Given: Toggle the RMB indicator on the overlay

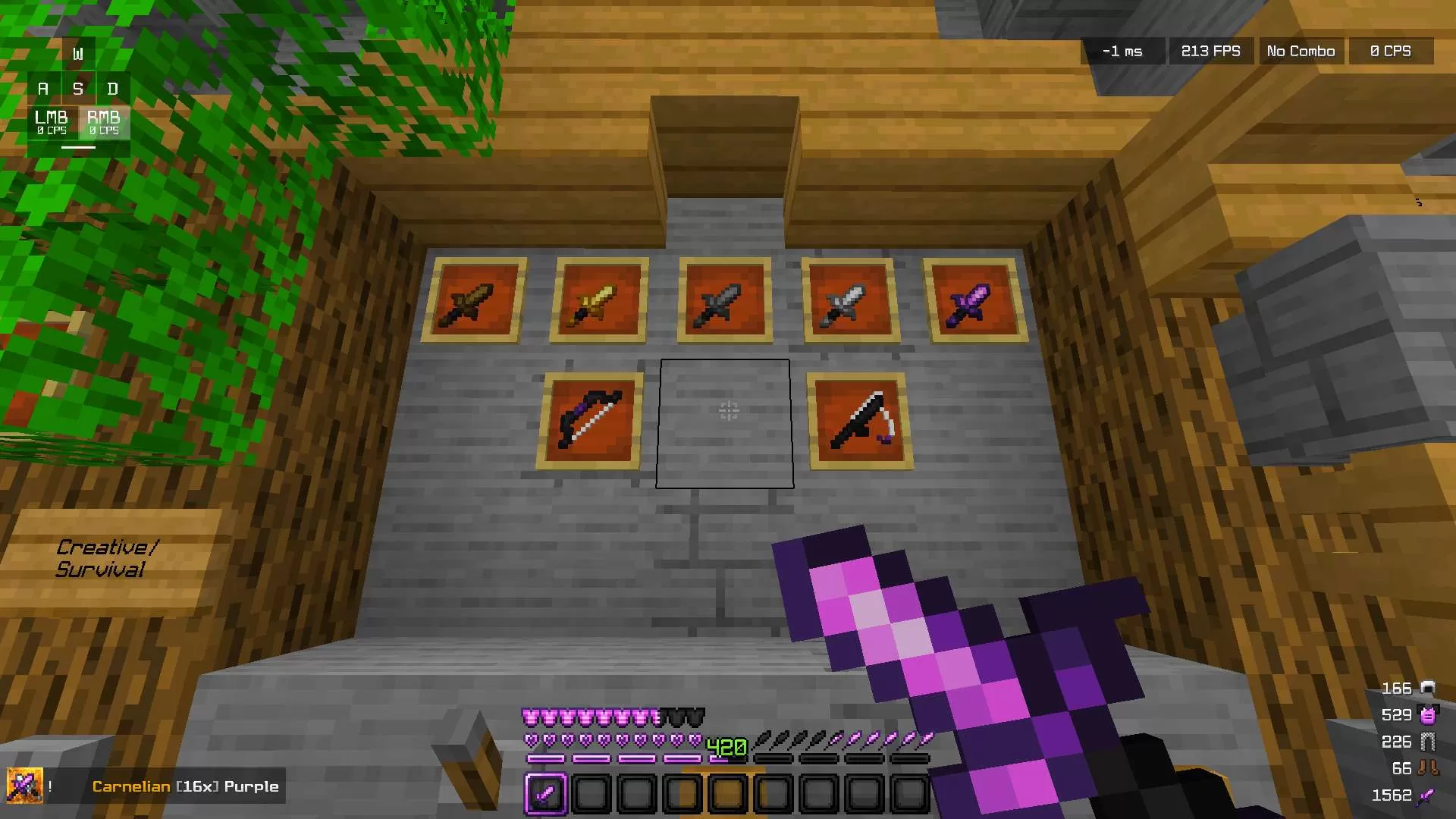Looking at the screenshot, I should [104, 123].
